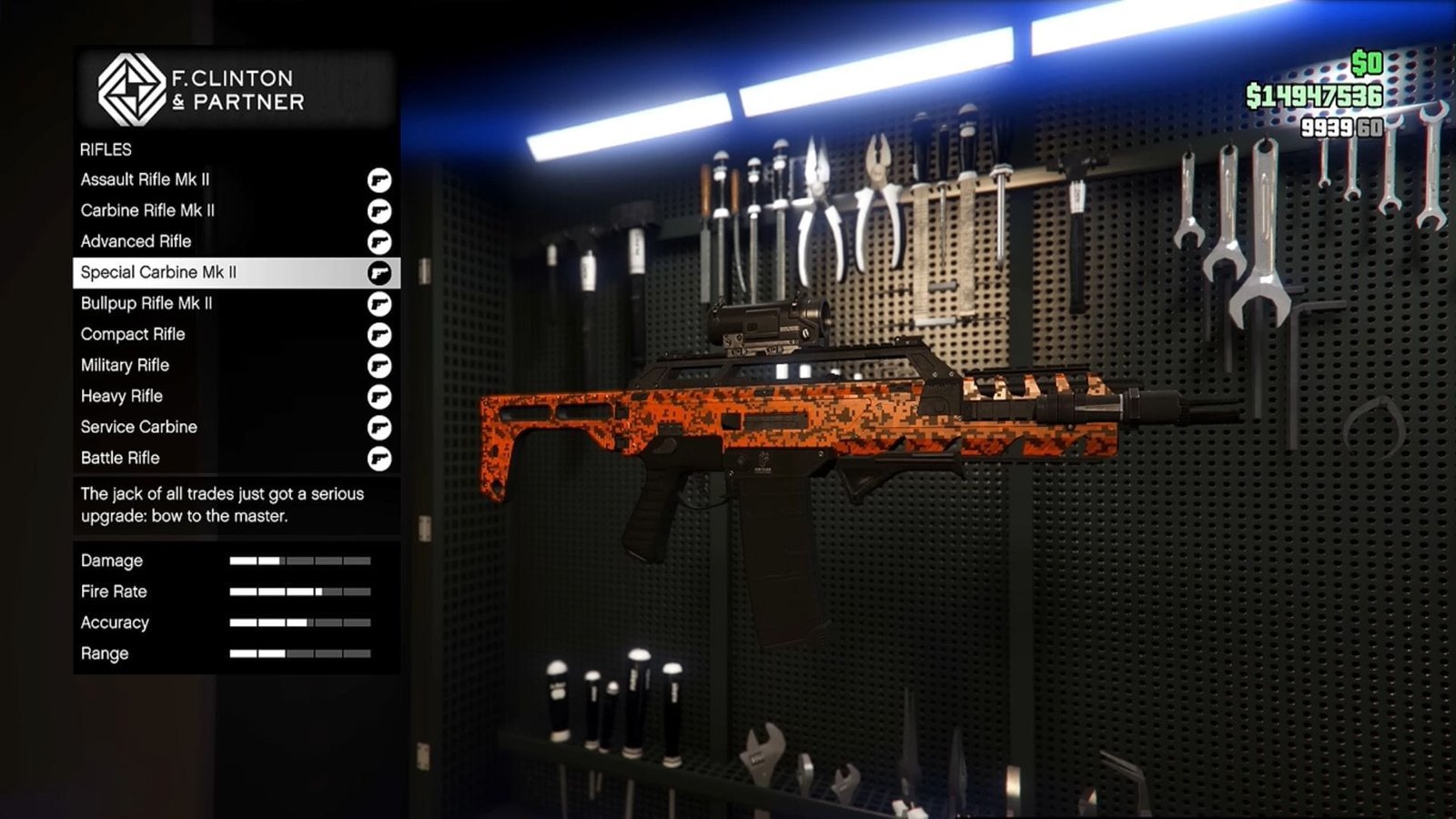Select the Military Rifle entry
This screenshot has height=819, width=1456.
coord(125,365)
